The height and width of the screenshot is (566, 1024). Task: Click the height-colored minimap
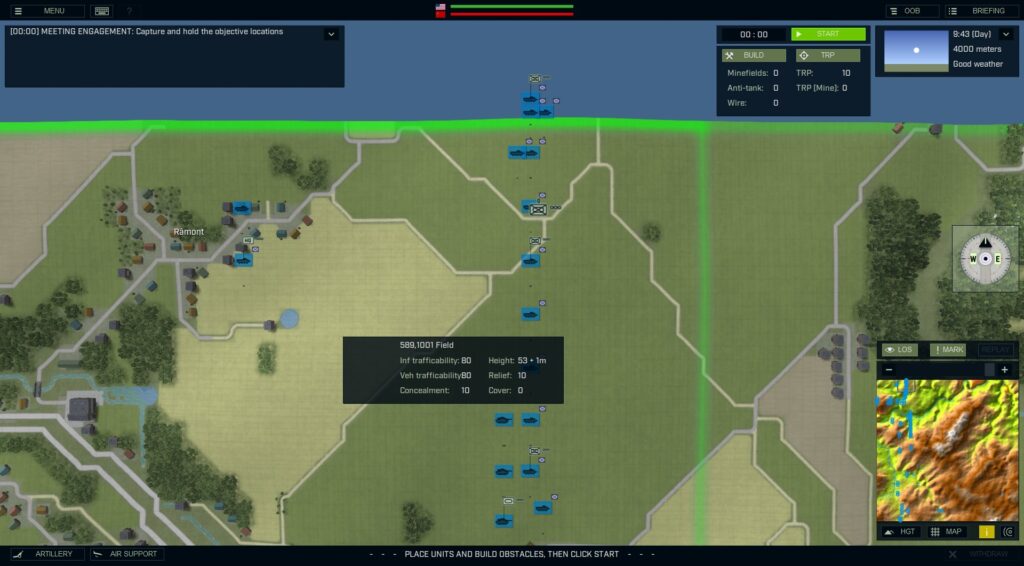click(947, 450)
